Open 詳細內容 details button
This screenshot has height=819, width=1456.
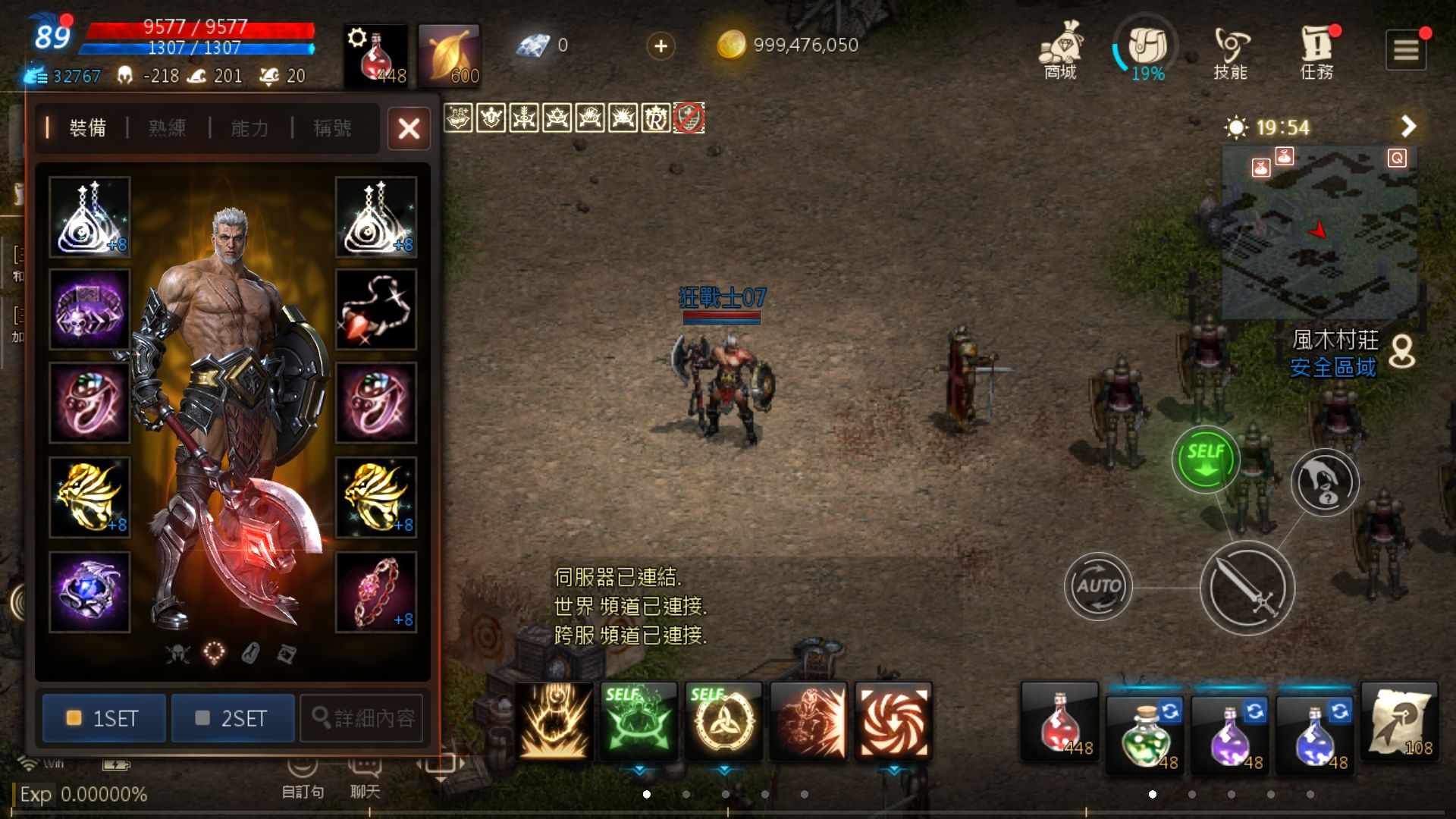point(362,717)
